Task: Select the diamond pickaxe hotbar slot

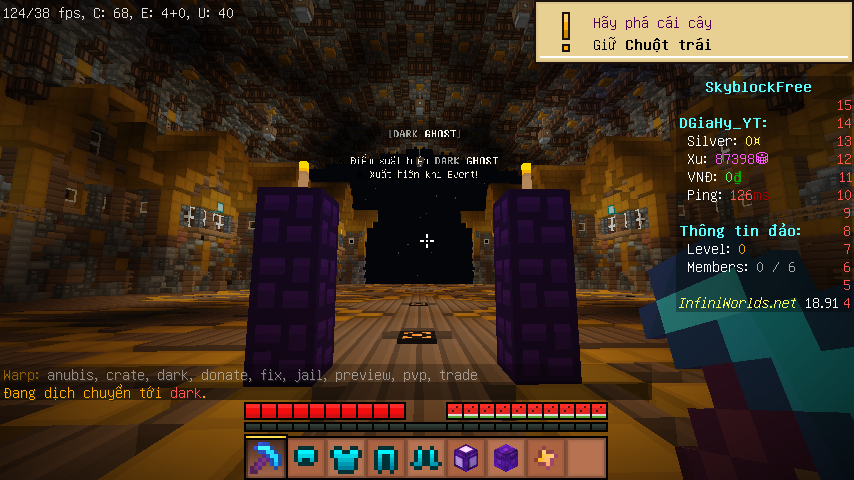Action: pos(266,458)
